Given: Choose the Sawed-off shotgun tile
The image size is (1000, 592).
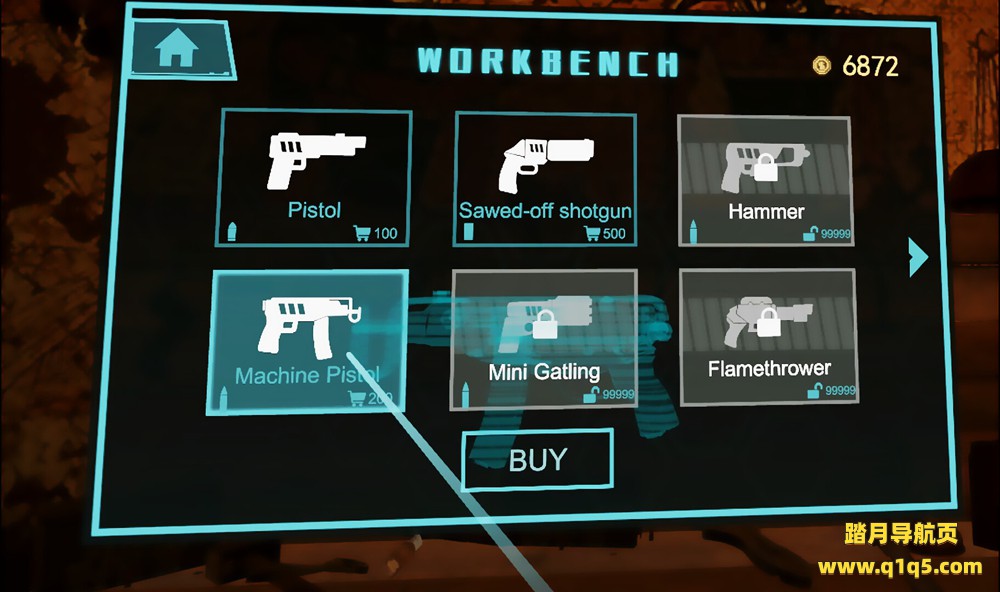Looking at the screenshot, I should coord(545,178).
